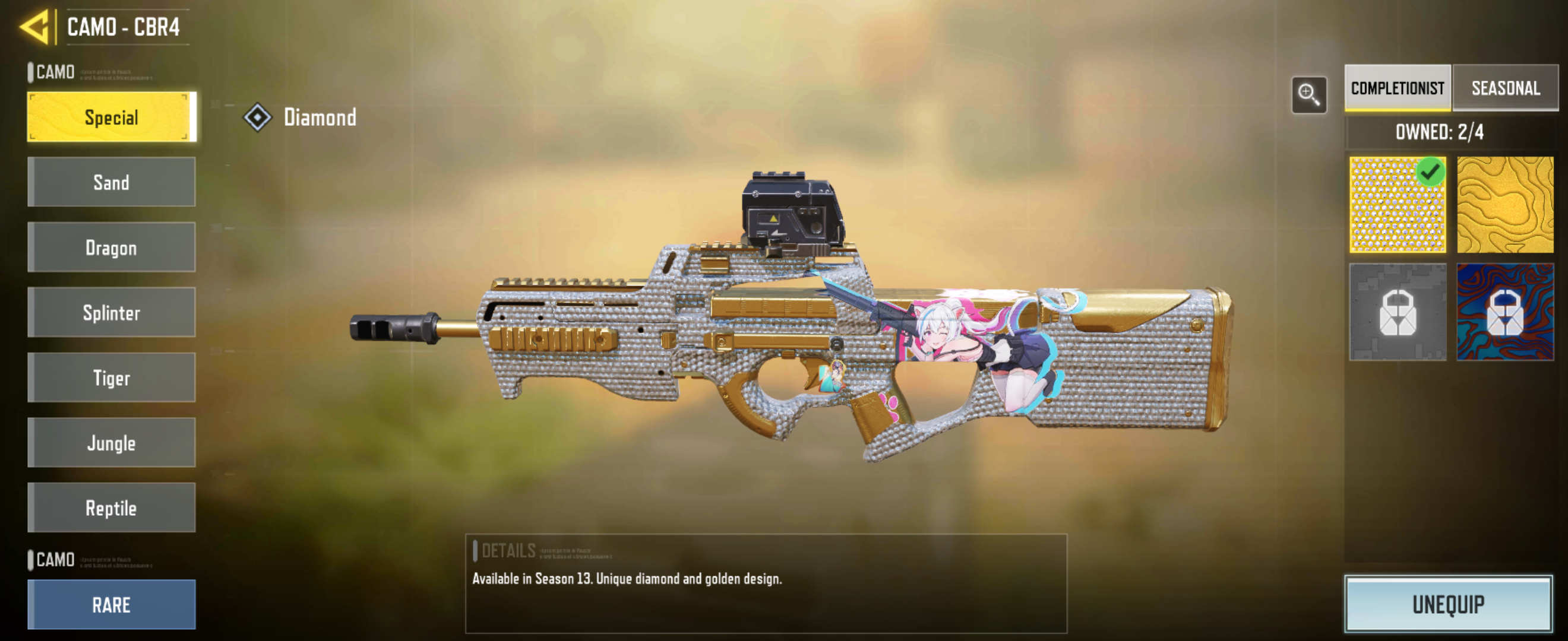Activate the Dragon camo category
1568x641 pixels.
click(x=112, y=247)
